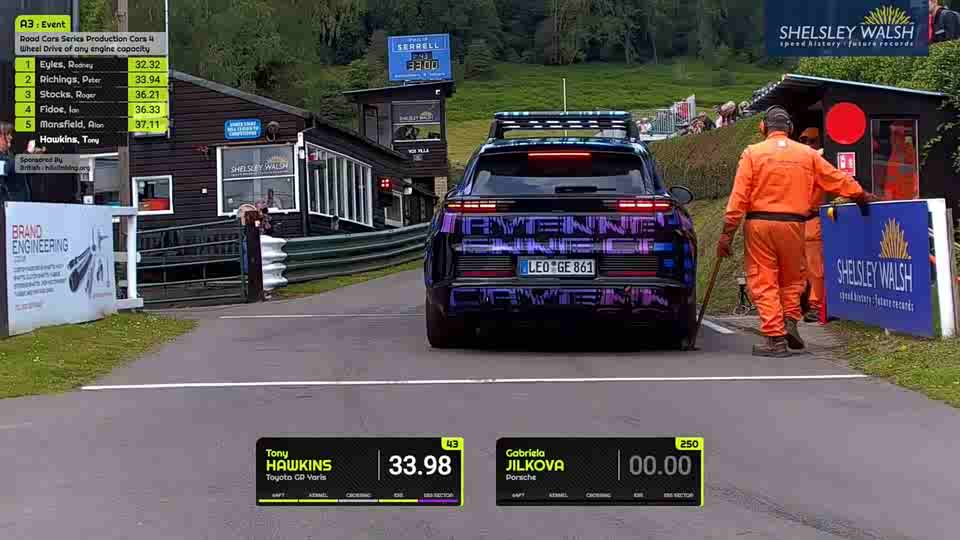
Task: Click the Mansfield, Alan standings row
Action: (90, 124)
